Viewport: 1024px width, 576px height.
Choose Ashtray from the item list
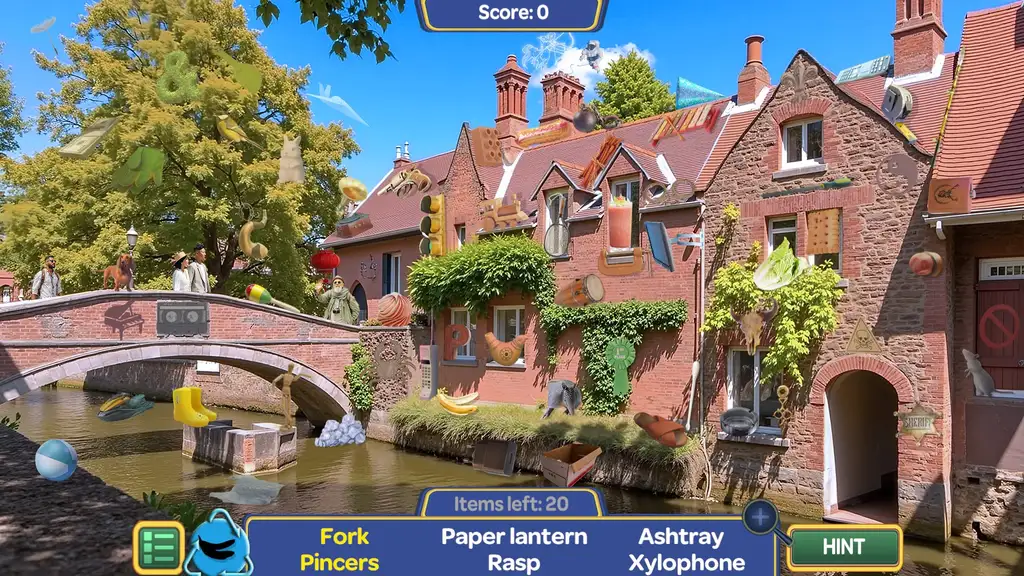pos(681,536)
